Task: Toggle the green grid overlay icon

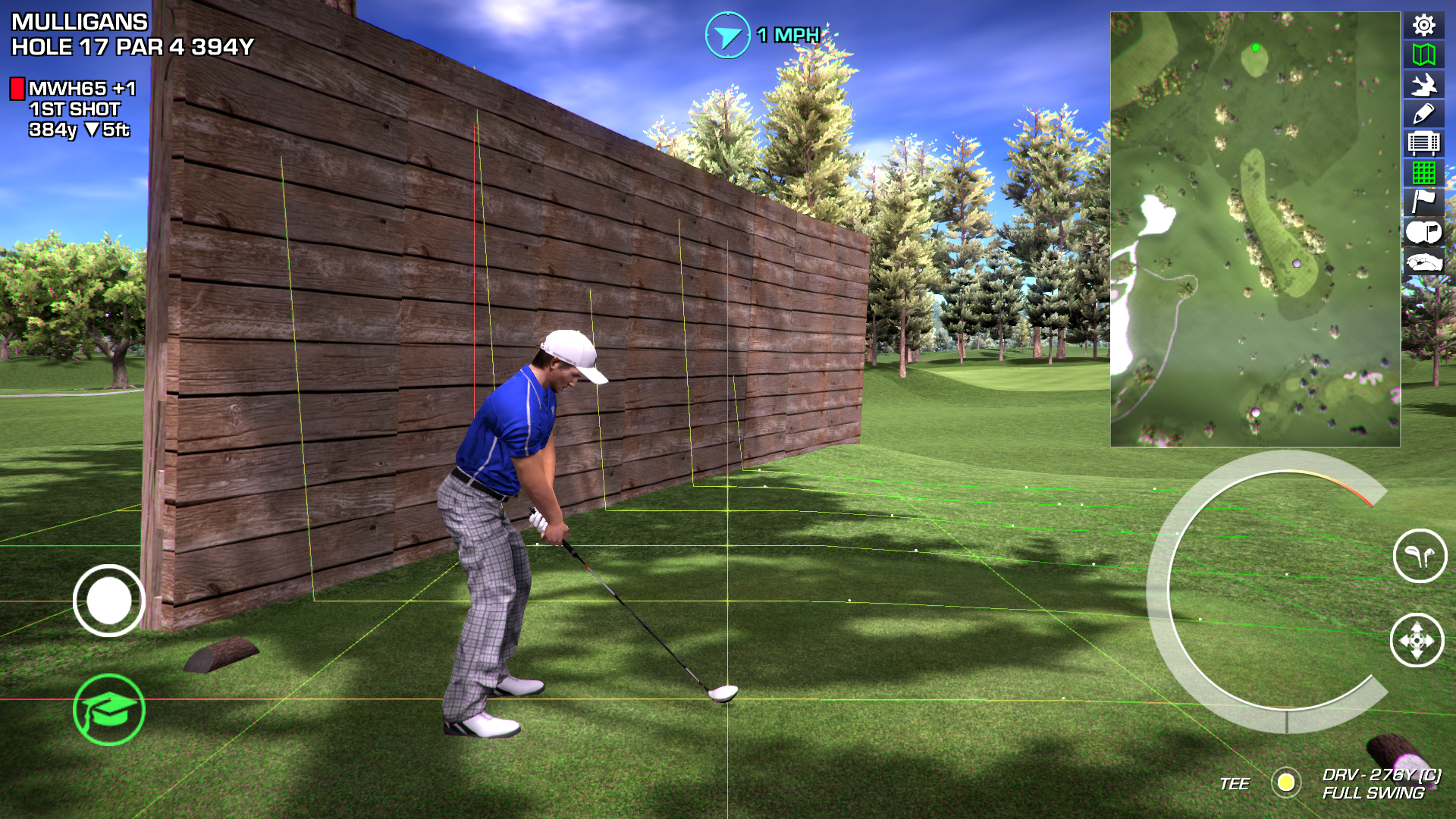Action: click(1423, 173)
